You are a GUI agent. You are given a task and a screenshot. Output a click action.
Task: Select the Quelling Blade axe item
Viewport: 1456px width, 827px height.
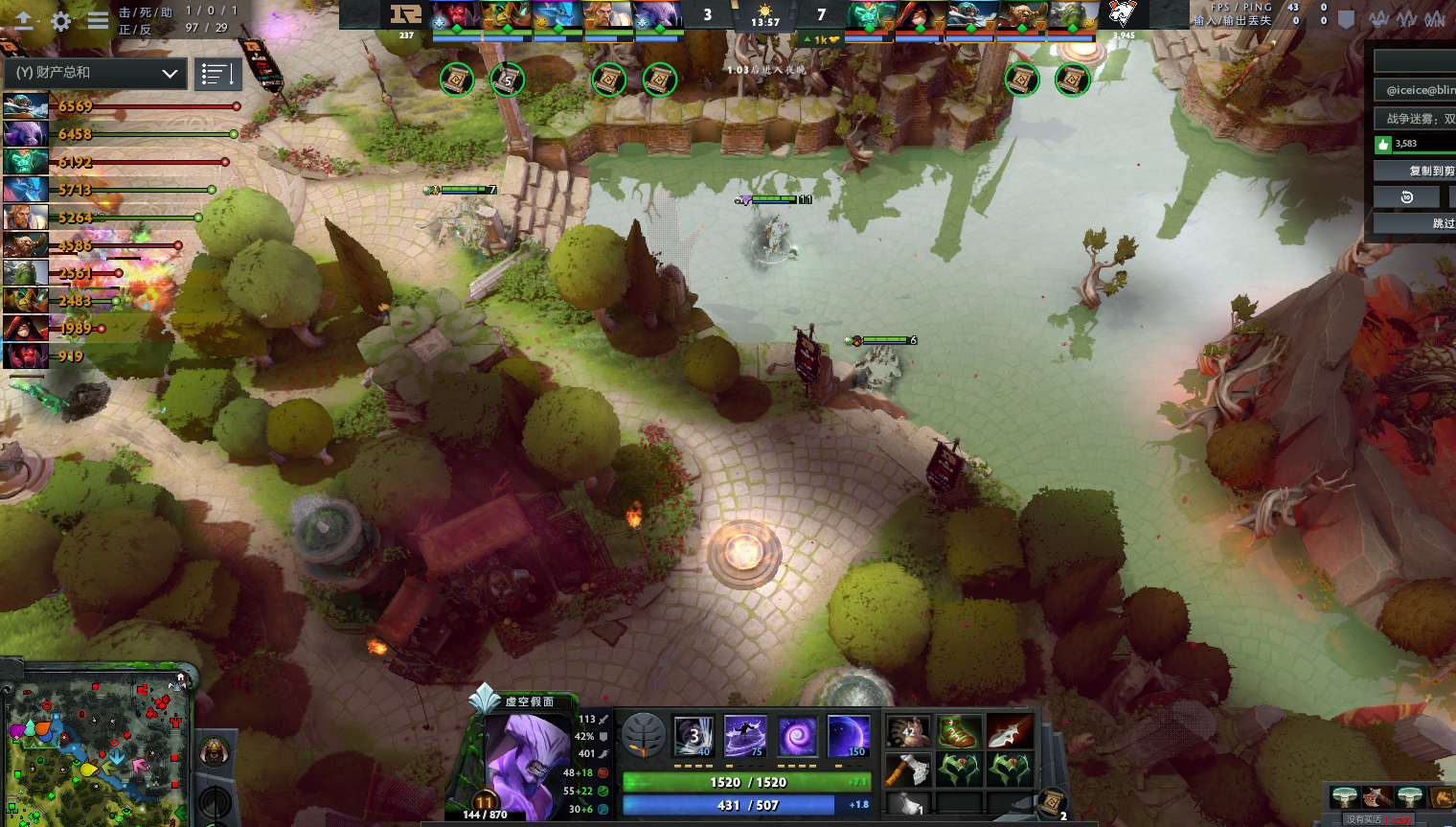(907, 769)
